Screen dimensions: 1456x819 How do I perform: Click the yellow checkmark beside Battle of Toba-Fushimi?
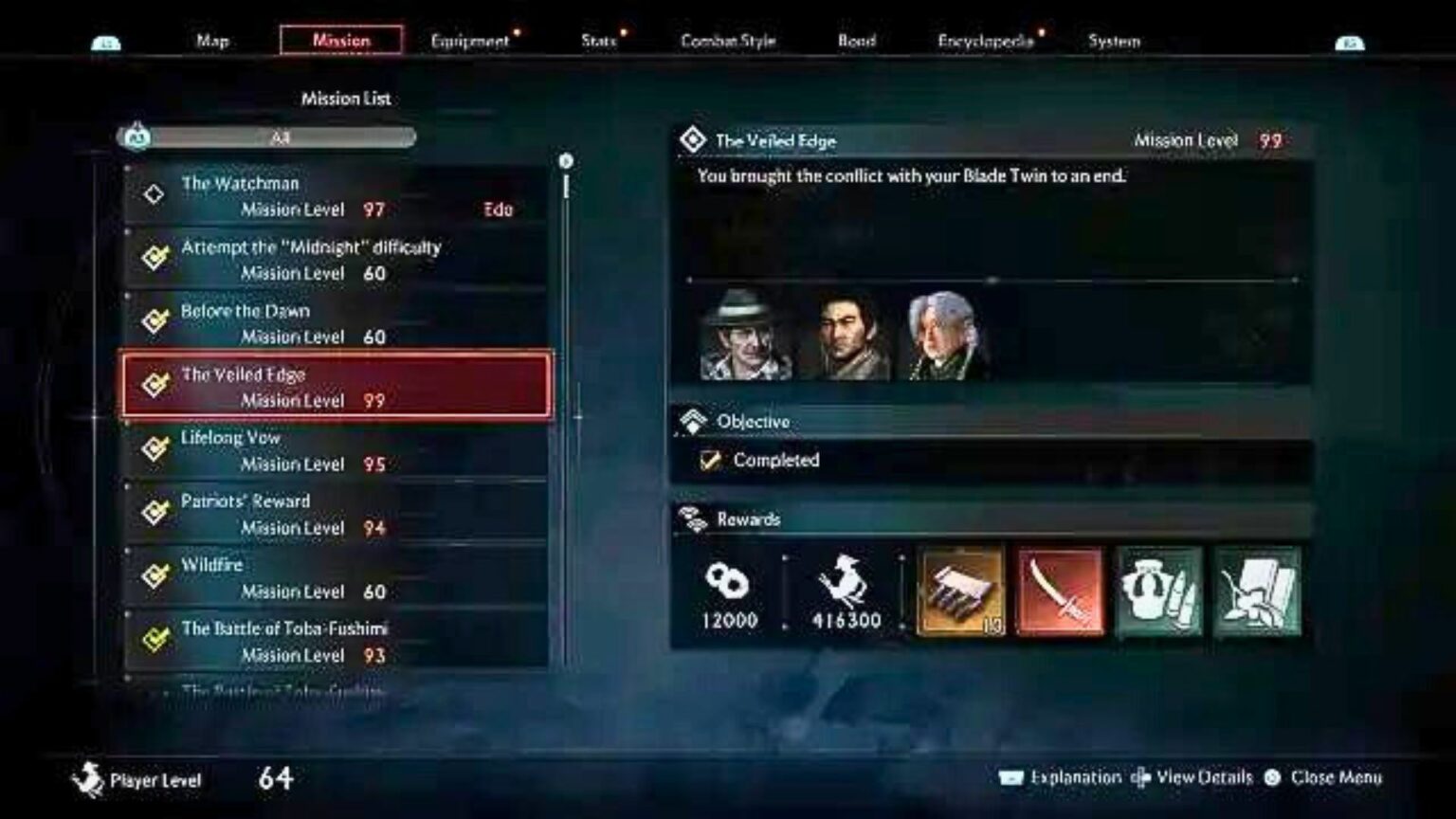(155, 637)
